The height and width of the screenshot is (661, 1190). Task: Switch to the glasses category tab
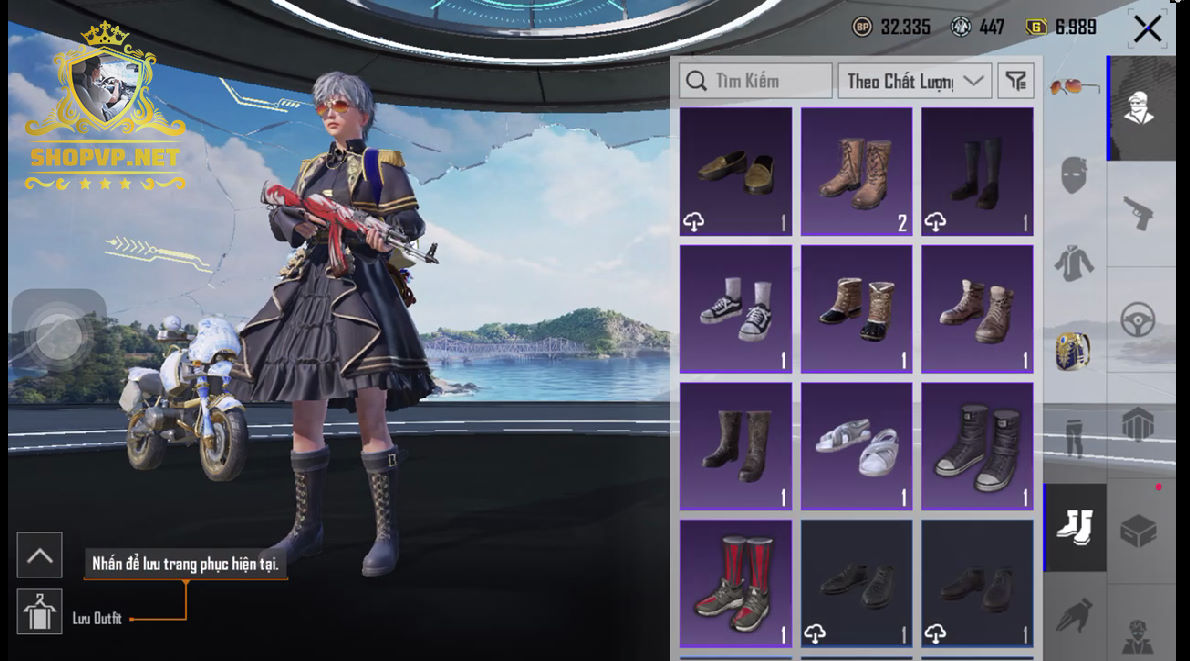(1075, 88)
